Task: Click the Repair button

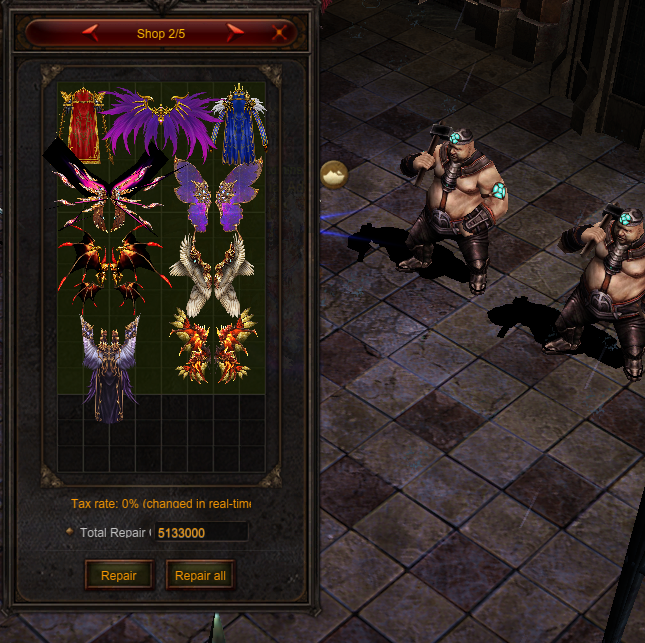Action: 119,575
